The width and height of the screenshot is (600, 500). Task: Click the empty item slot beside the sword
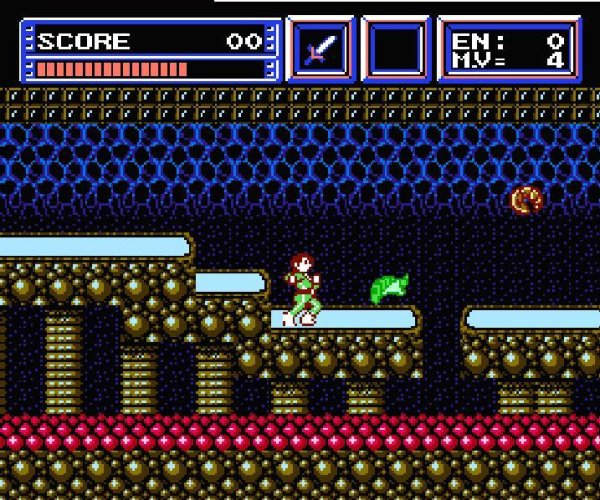tap(394, 49)
